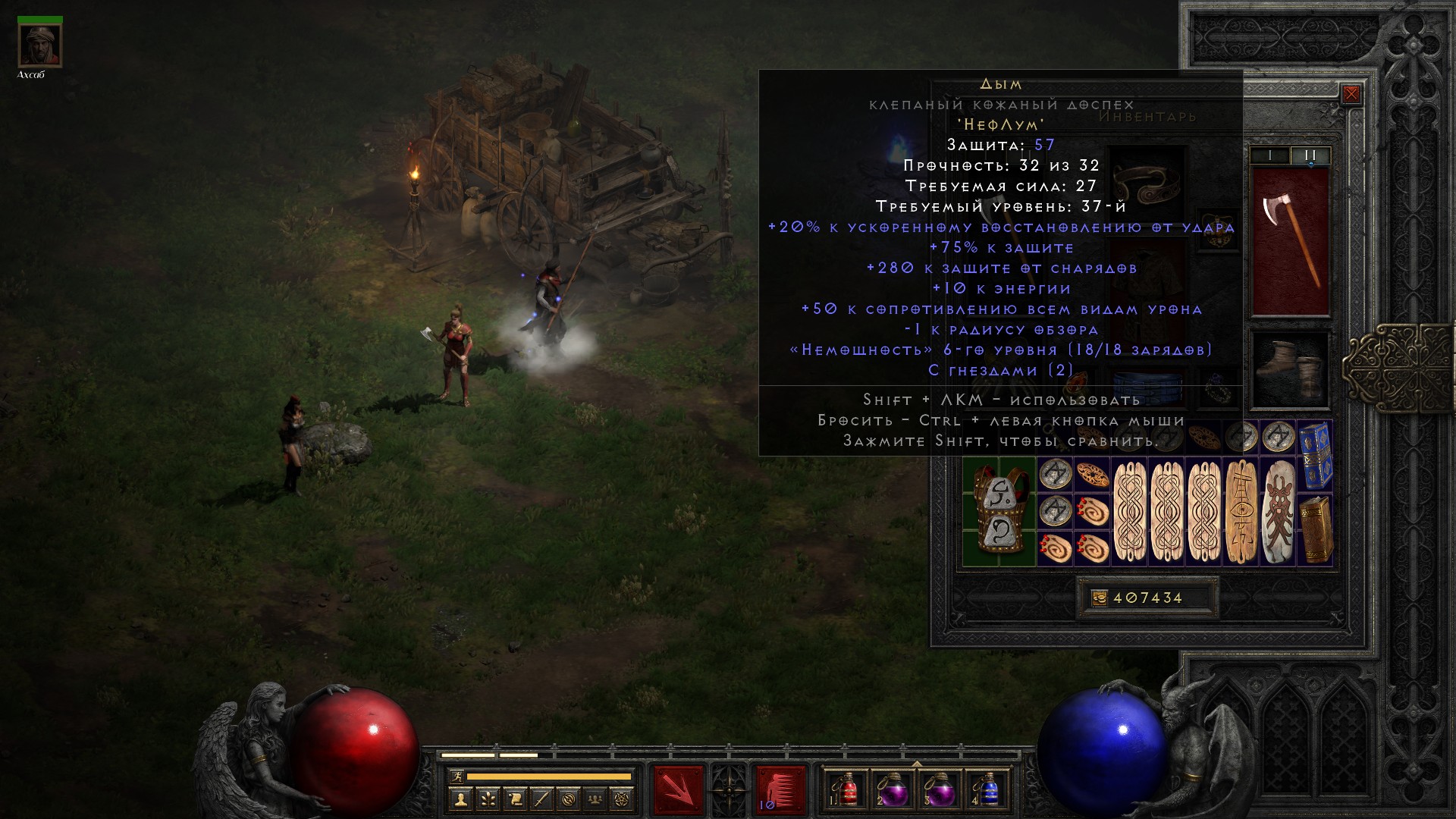Open the skill tree leaf button

[488, 799]
